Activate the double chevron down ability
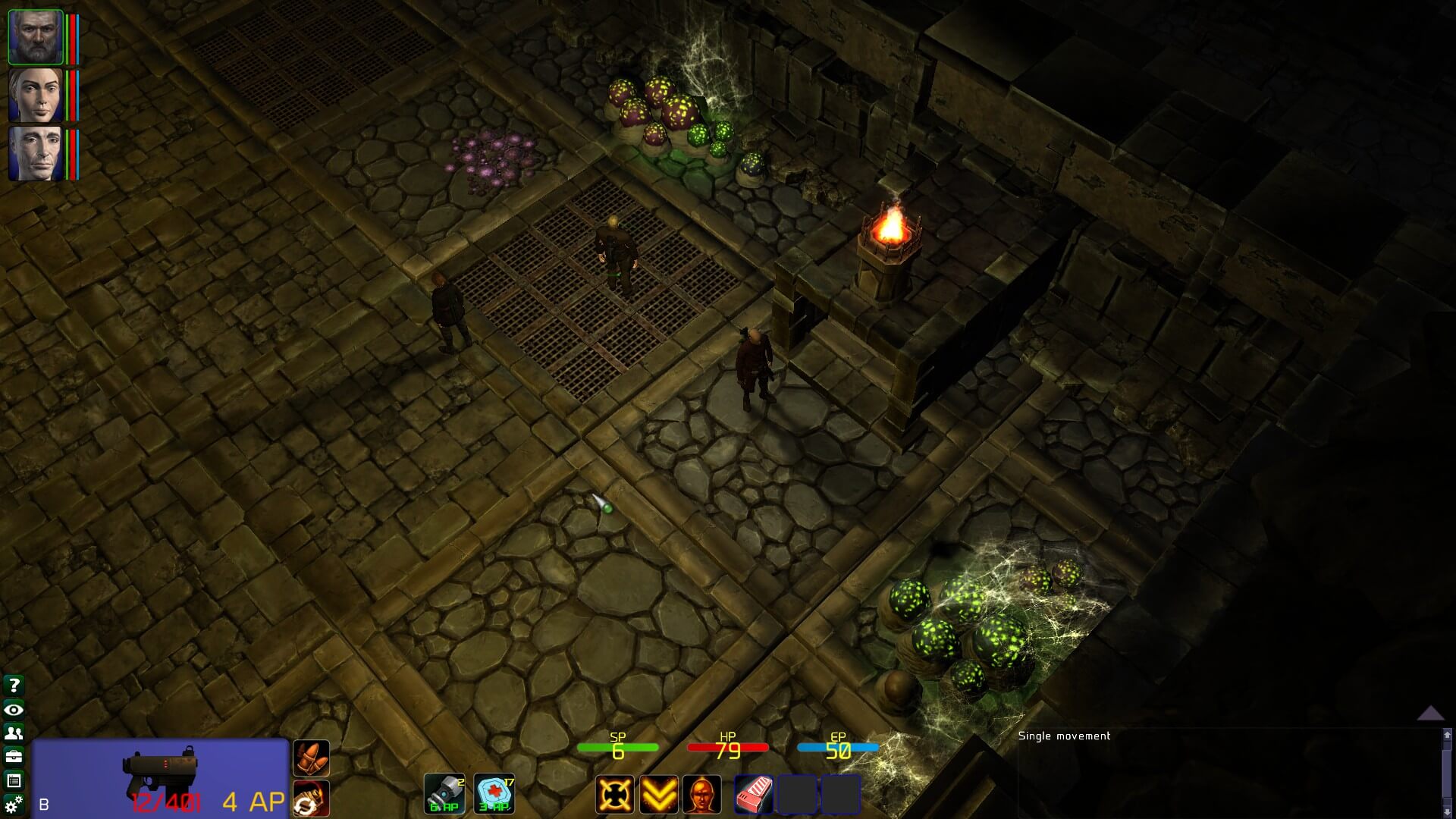This screenshot has height=819, width=1456. tap(658, 794)
